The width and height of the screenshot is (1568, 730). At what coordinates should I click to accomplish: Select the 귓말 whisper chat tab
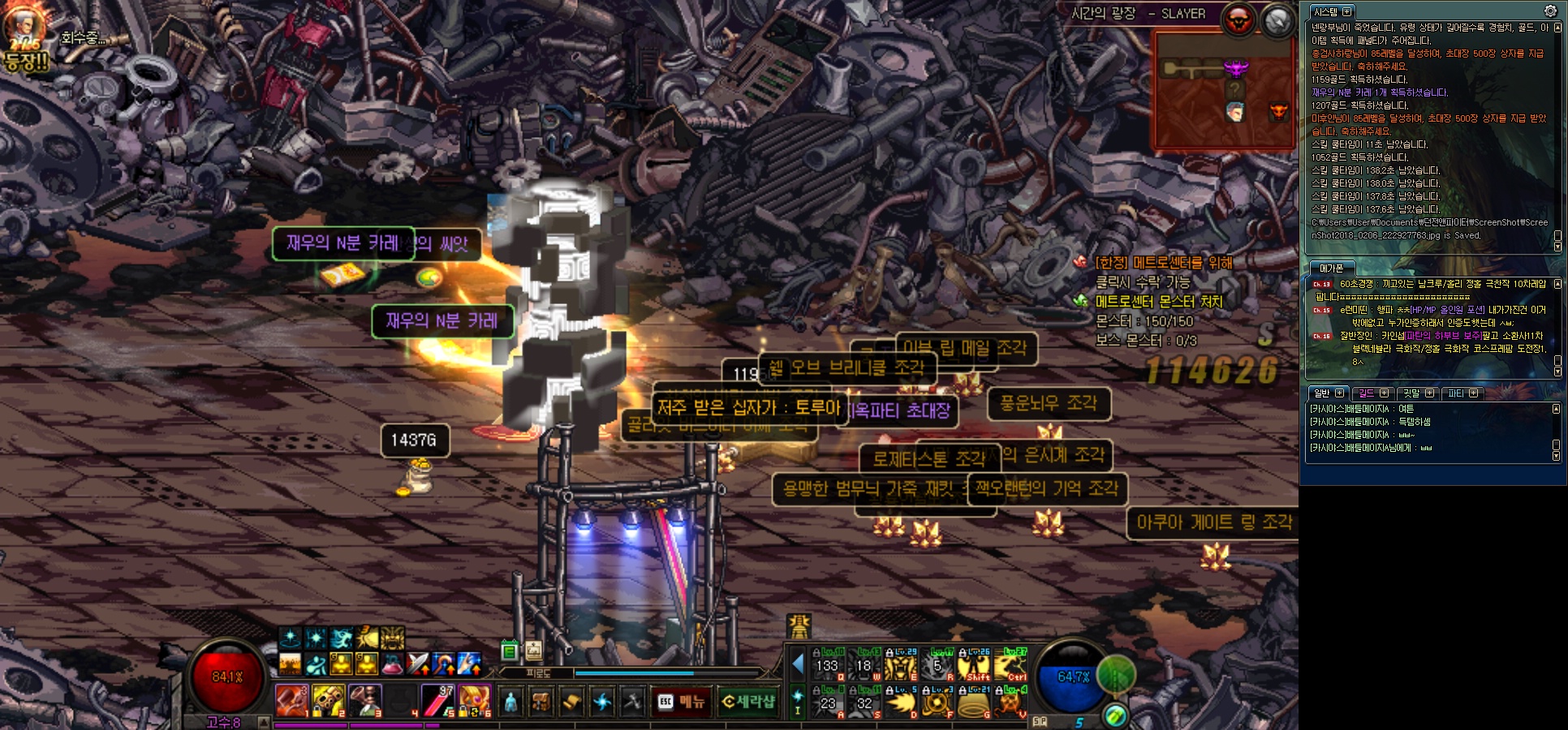[x=1411, y=393]
